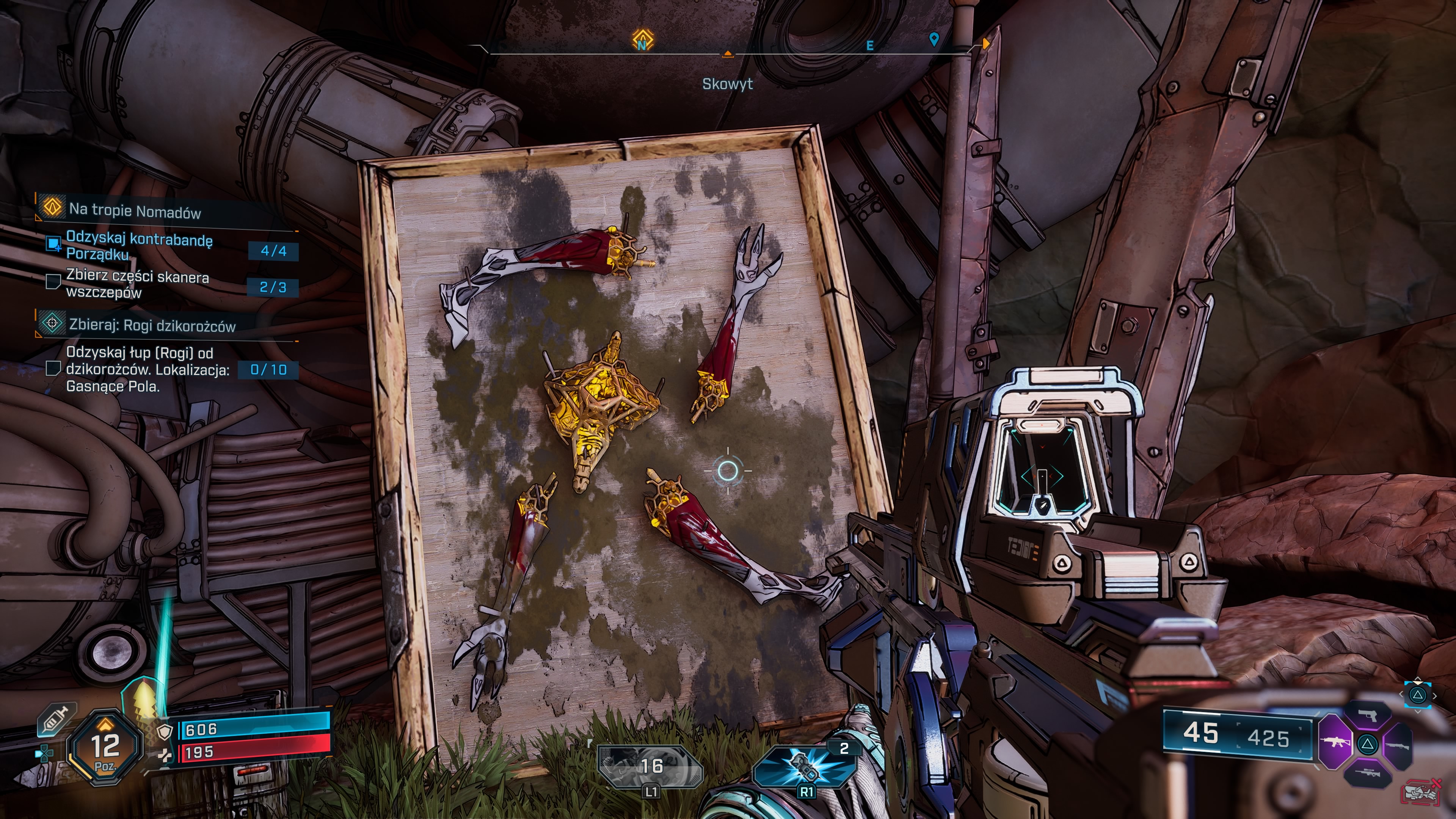Viewport: 1456px width, 819px height.
Task: Select the assault rifle weapon slot
Action: 1335,743
